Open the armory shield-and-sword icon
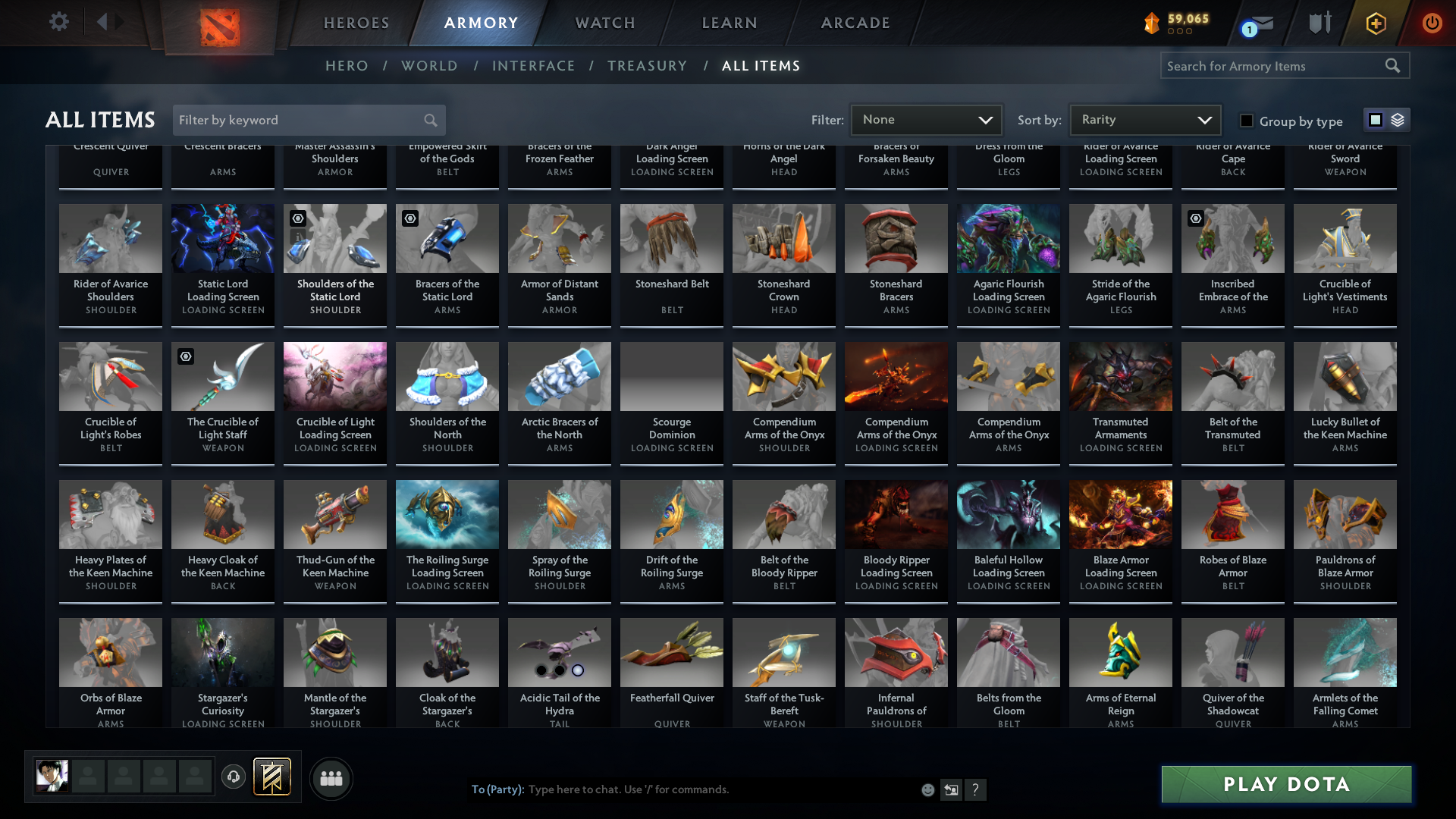 [1319, 24]
